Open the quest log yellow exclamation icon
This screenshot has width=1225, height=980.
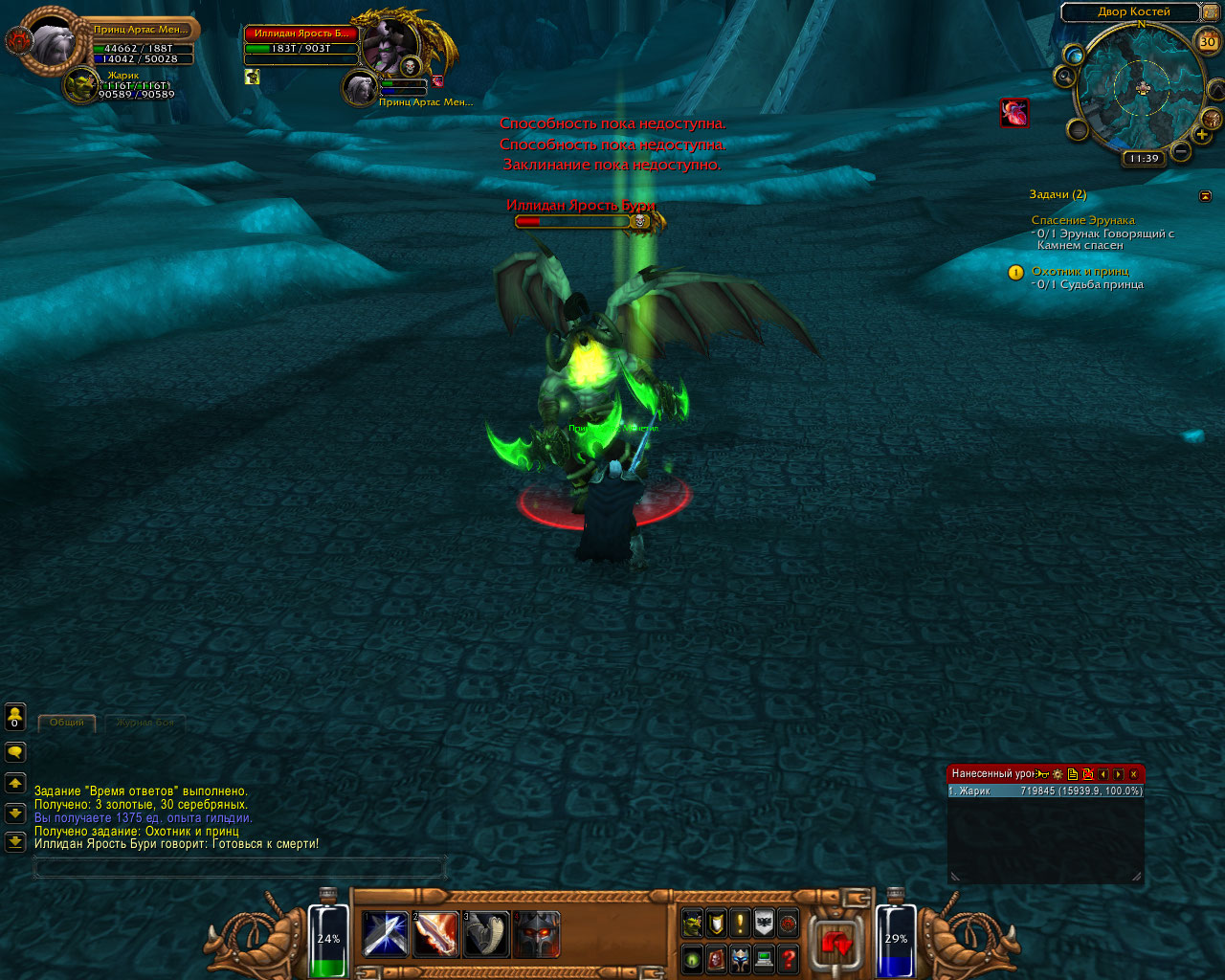740,923
